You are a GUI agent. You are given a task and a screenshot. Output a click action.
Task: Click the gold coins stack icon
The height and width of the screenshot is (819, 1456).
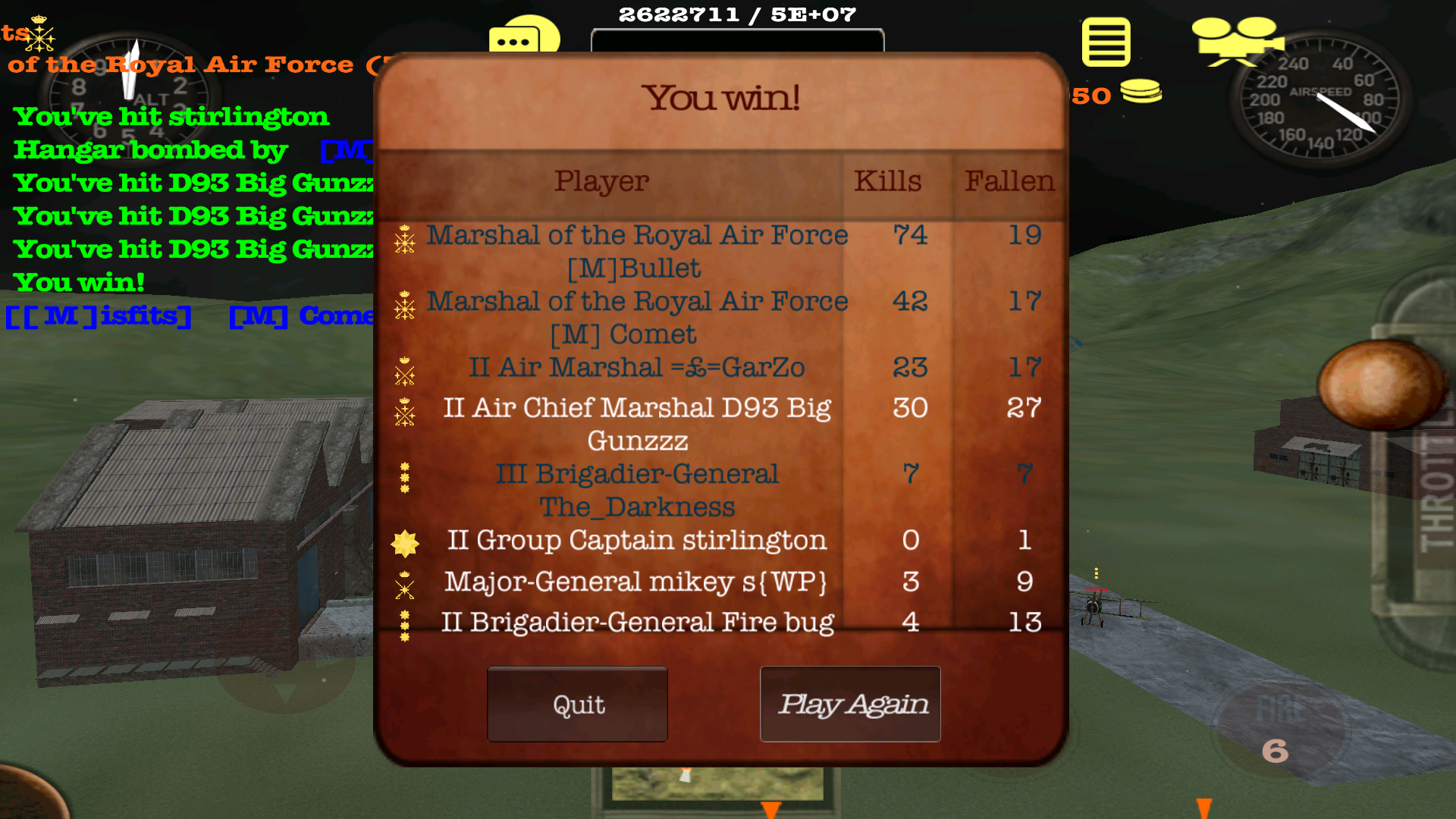1141,92
